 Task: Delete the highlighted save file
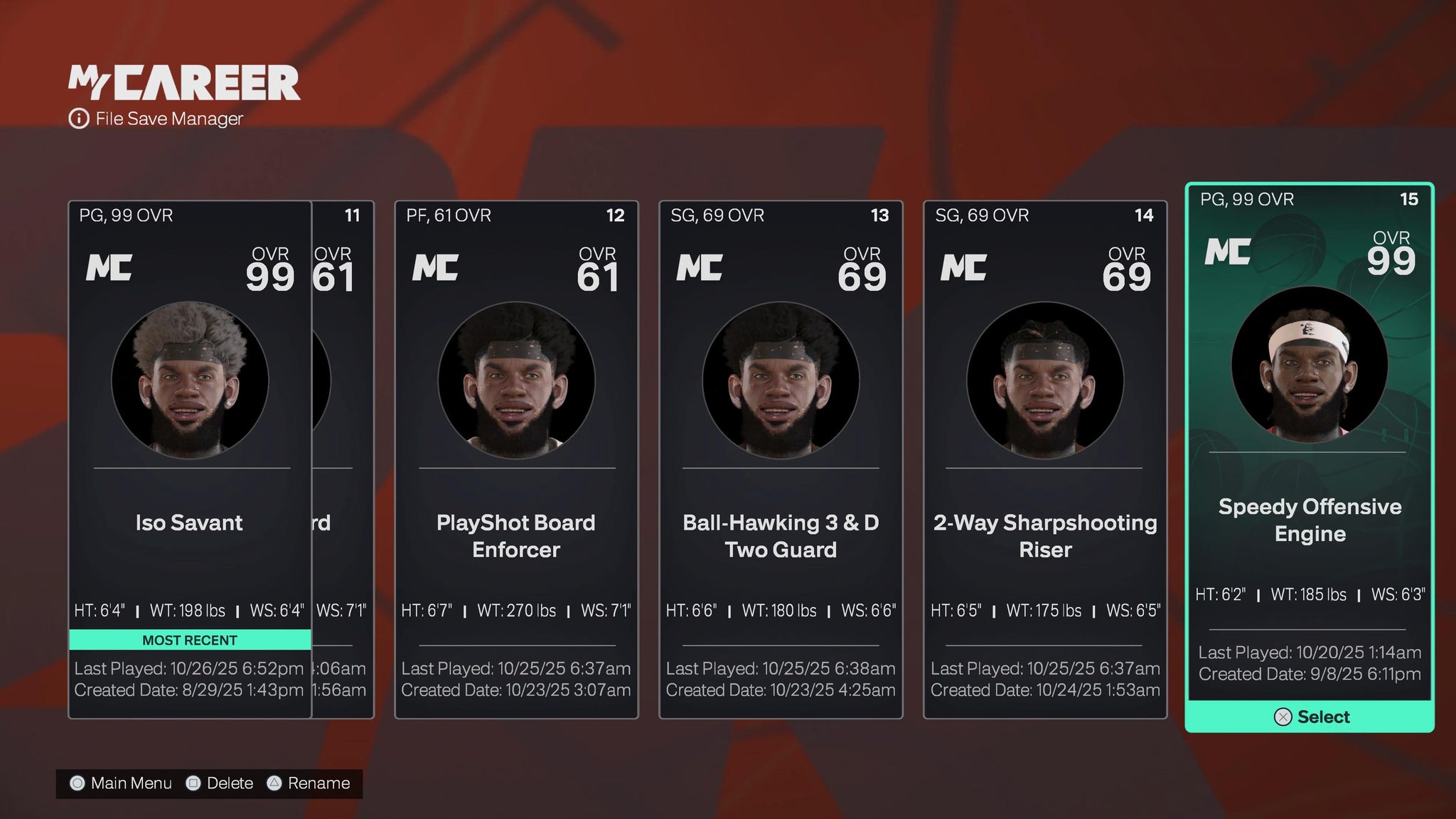[219, 783]
